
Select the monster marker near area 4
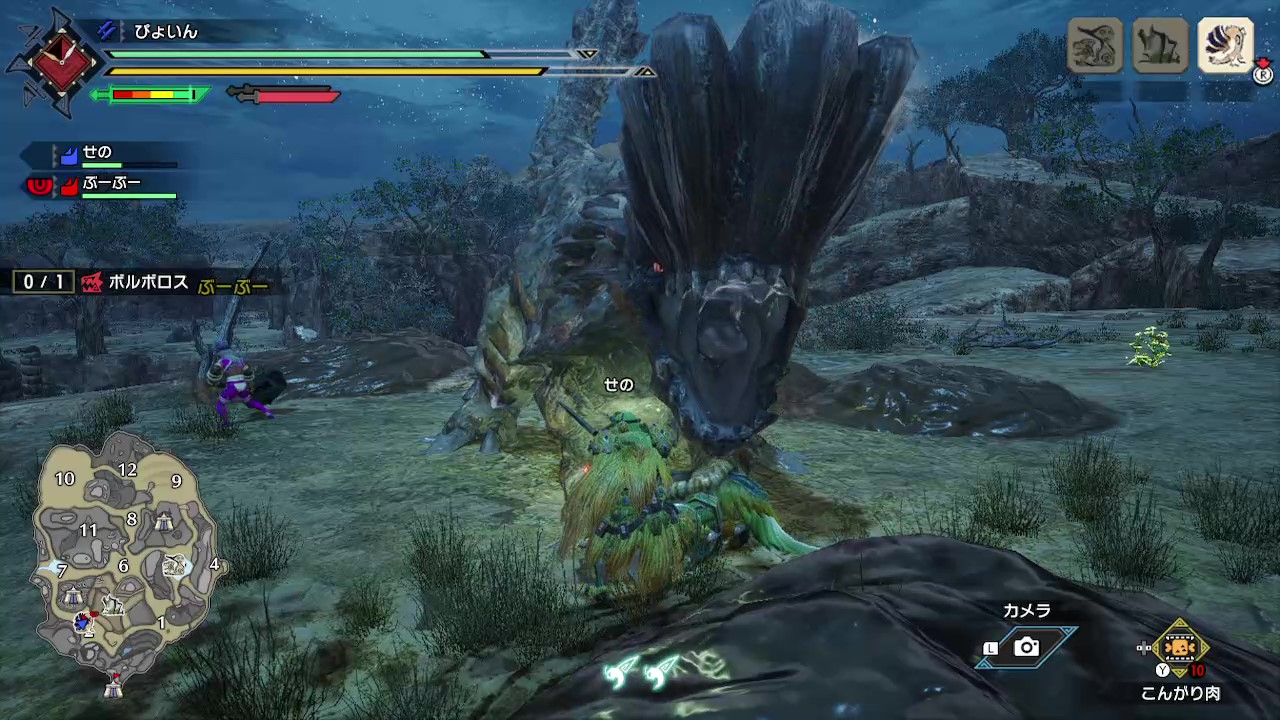pyautogui.click(x=176, y=565)
